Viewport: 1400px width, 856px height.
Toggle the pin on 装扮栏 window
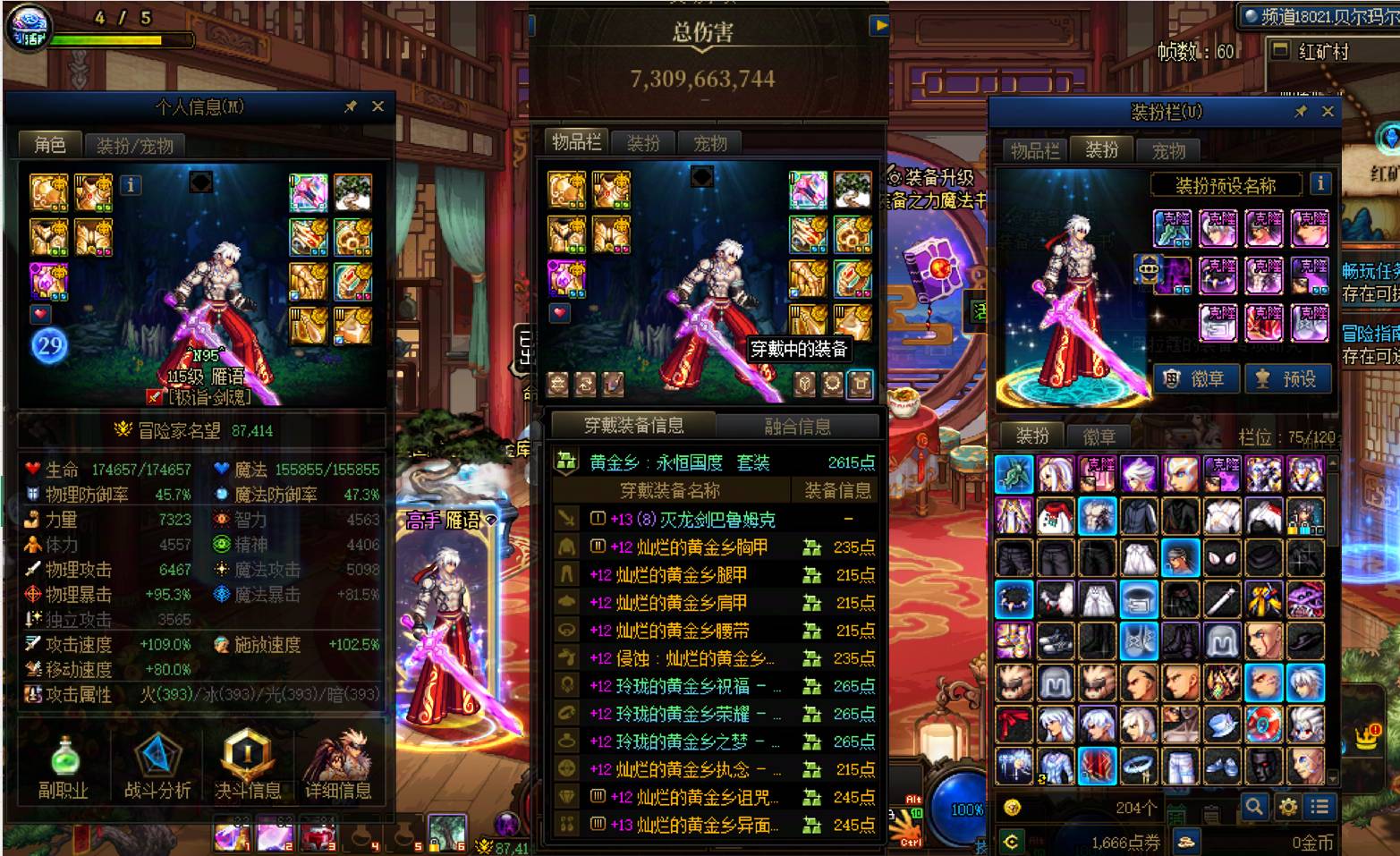click(x=1302, y=113)
